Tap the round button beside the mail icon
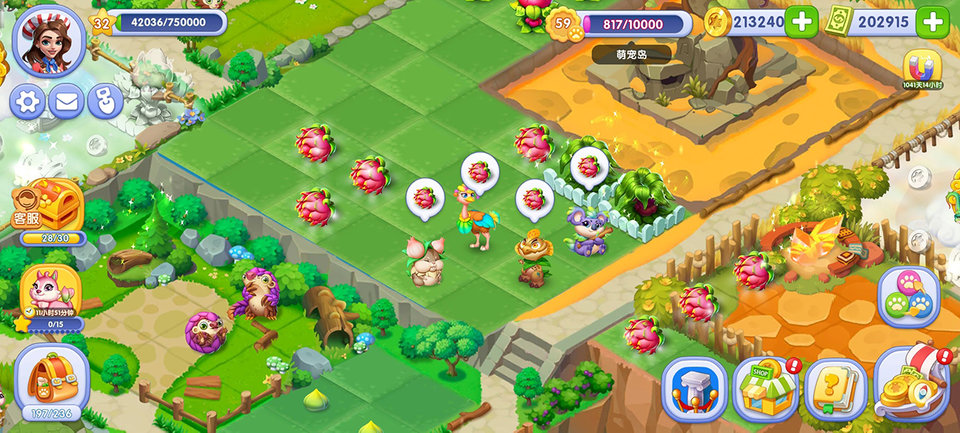This screenshot has height=433, width=960. pyautogui.click(x=105, y=101)
